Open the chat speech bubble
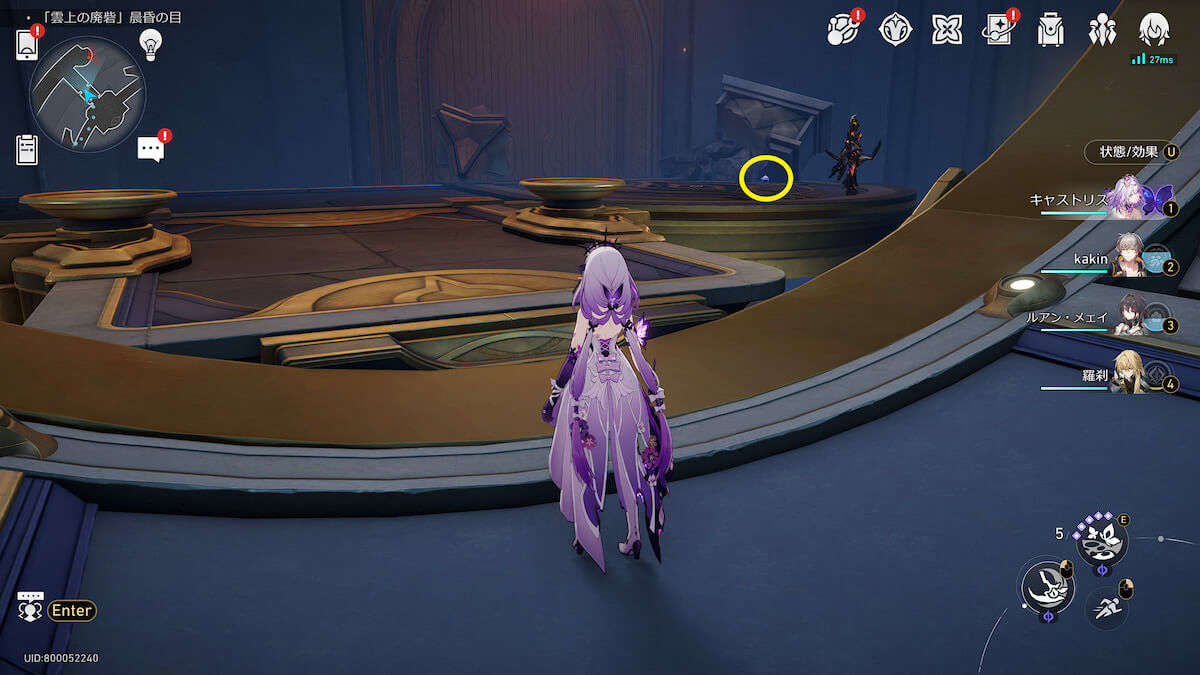The width and height of the screenshot is (1200, 675). tap(151, 149)
